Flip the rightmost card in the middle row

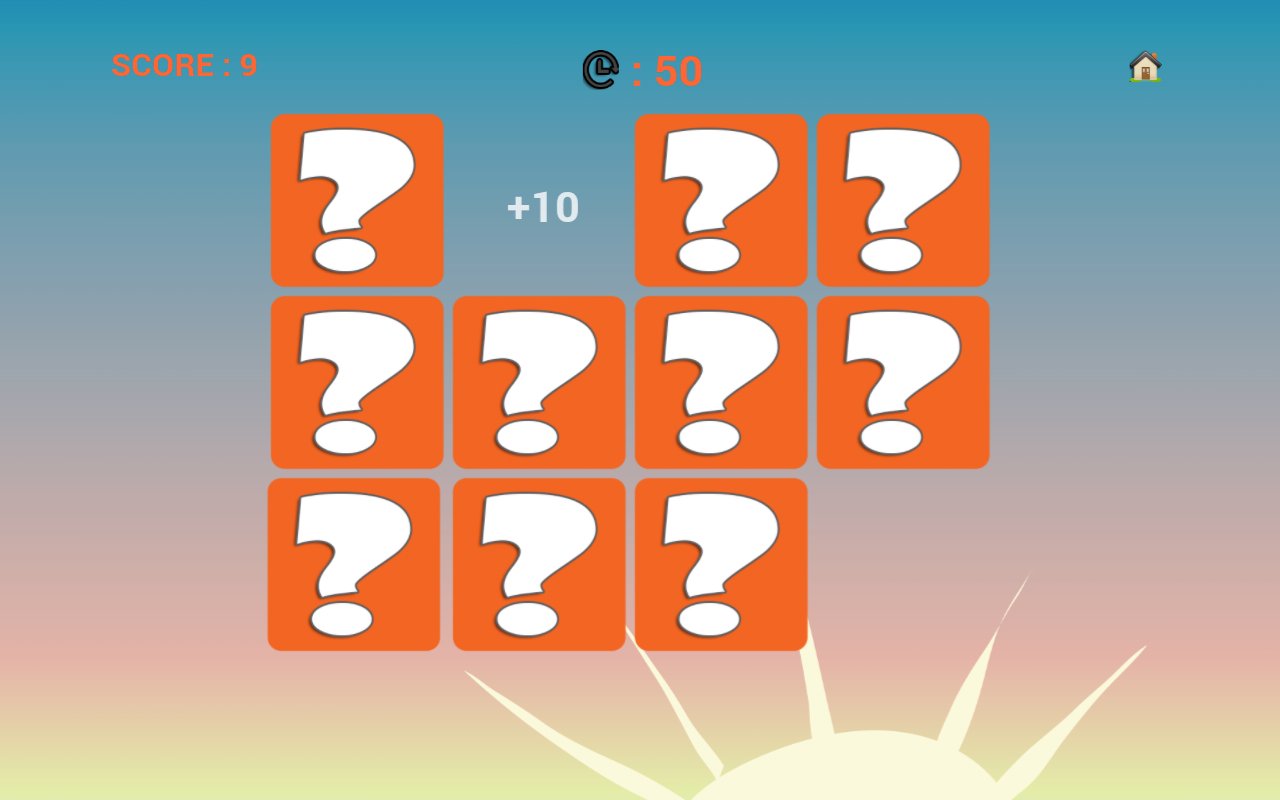[903, 380]
